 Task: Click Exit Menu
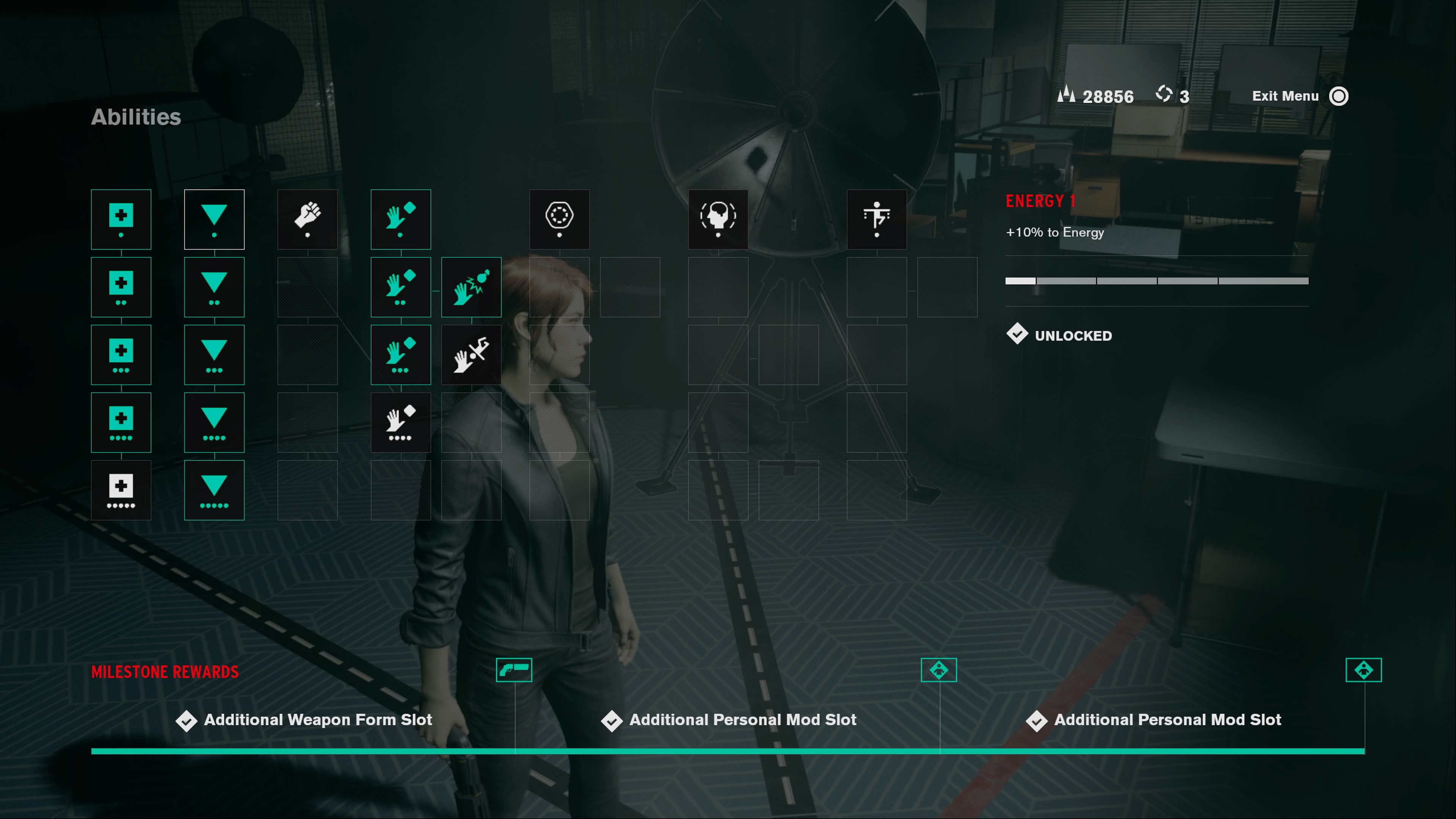click(1285, 96)
